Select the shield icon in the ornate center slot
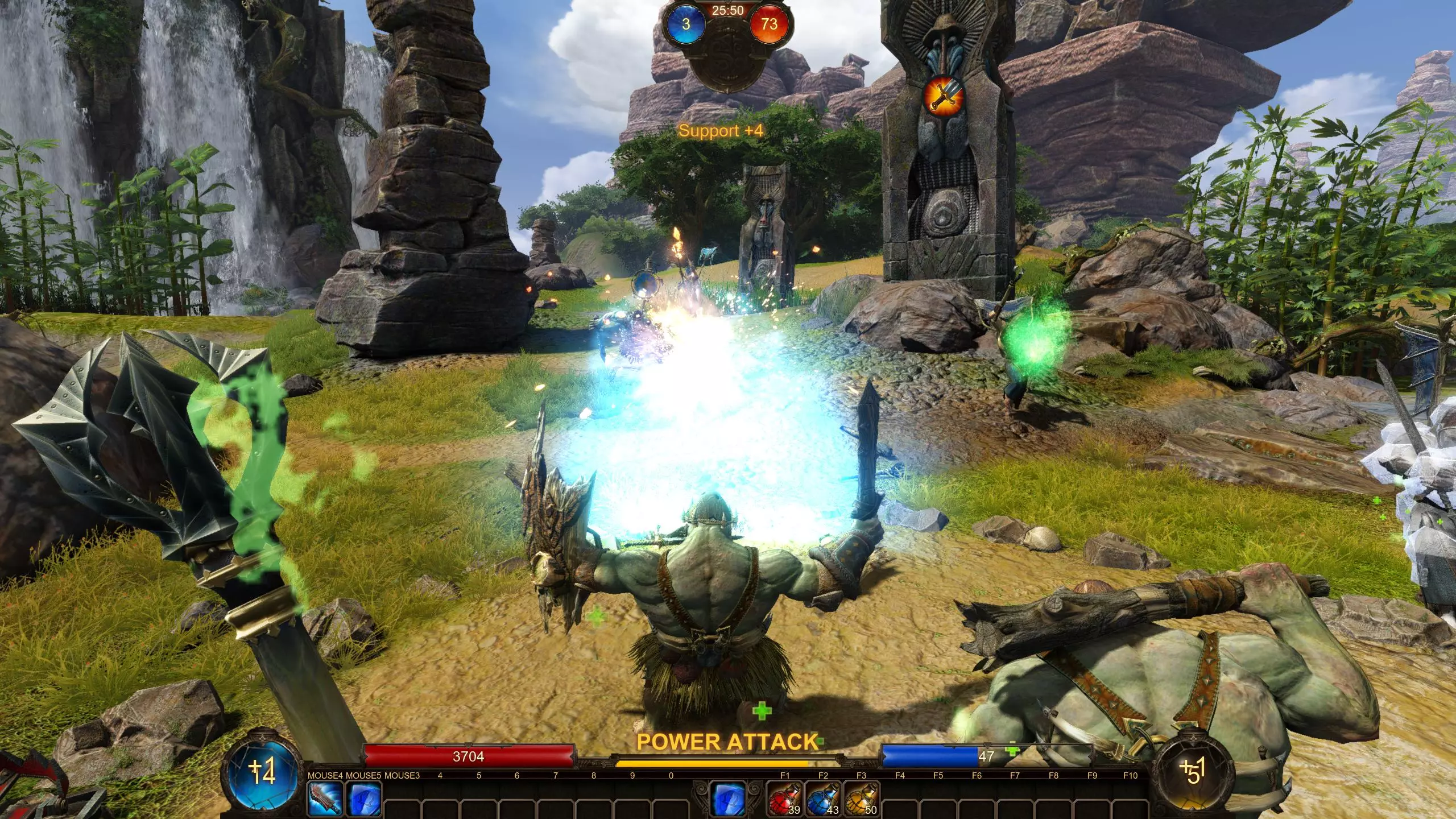This screenshot has width=1456, height=819. pyautogui.click(x=729, y=797)
